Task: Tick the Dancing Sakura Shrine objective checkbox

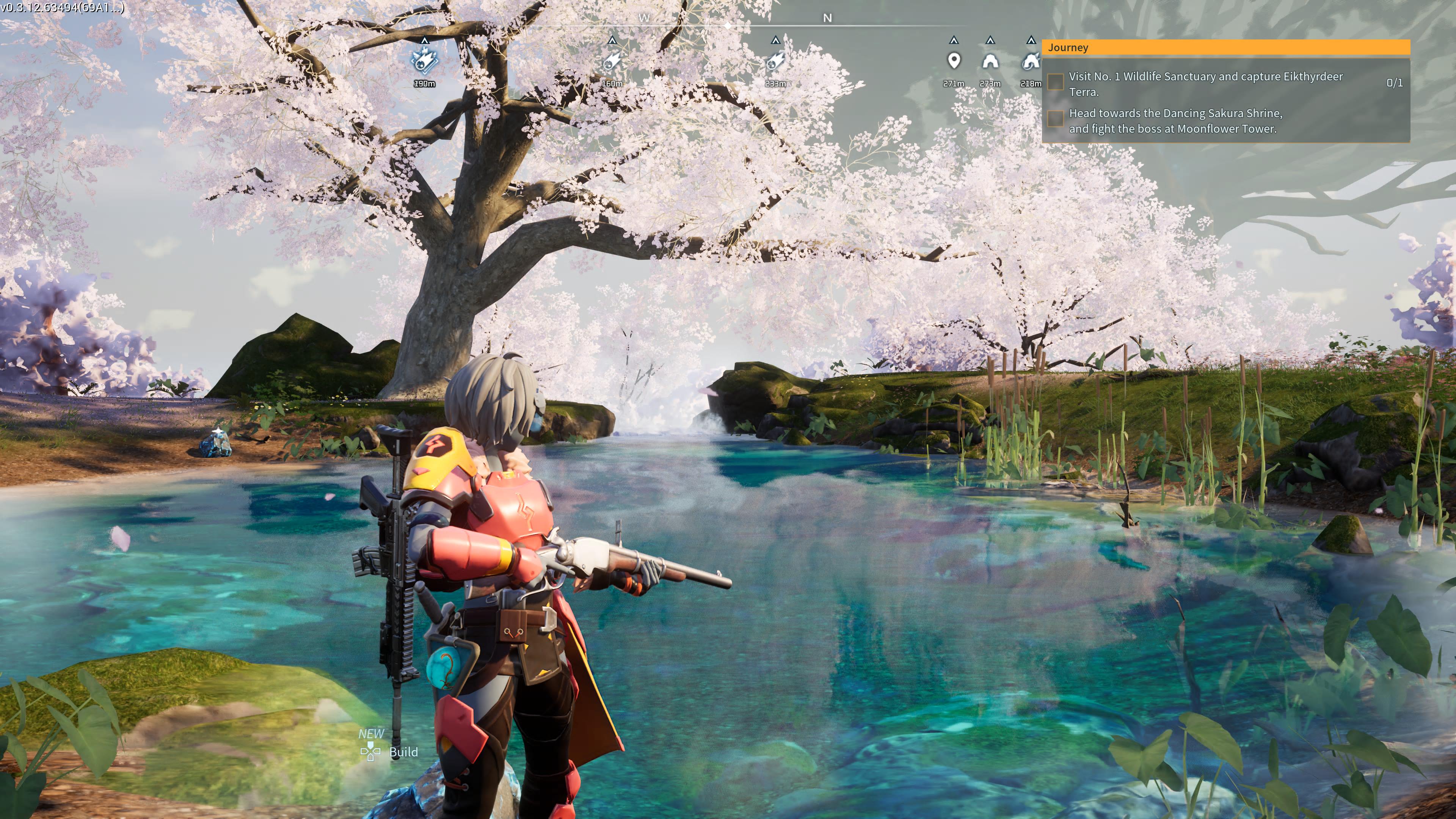Action: [x=1055, y=119]
